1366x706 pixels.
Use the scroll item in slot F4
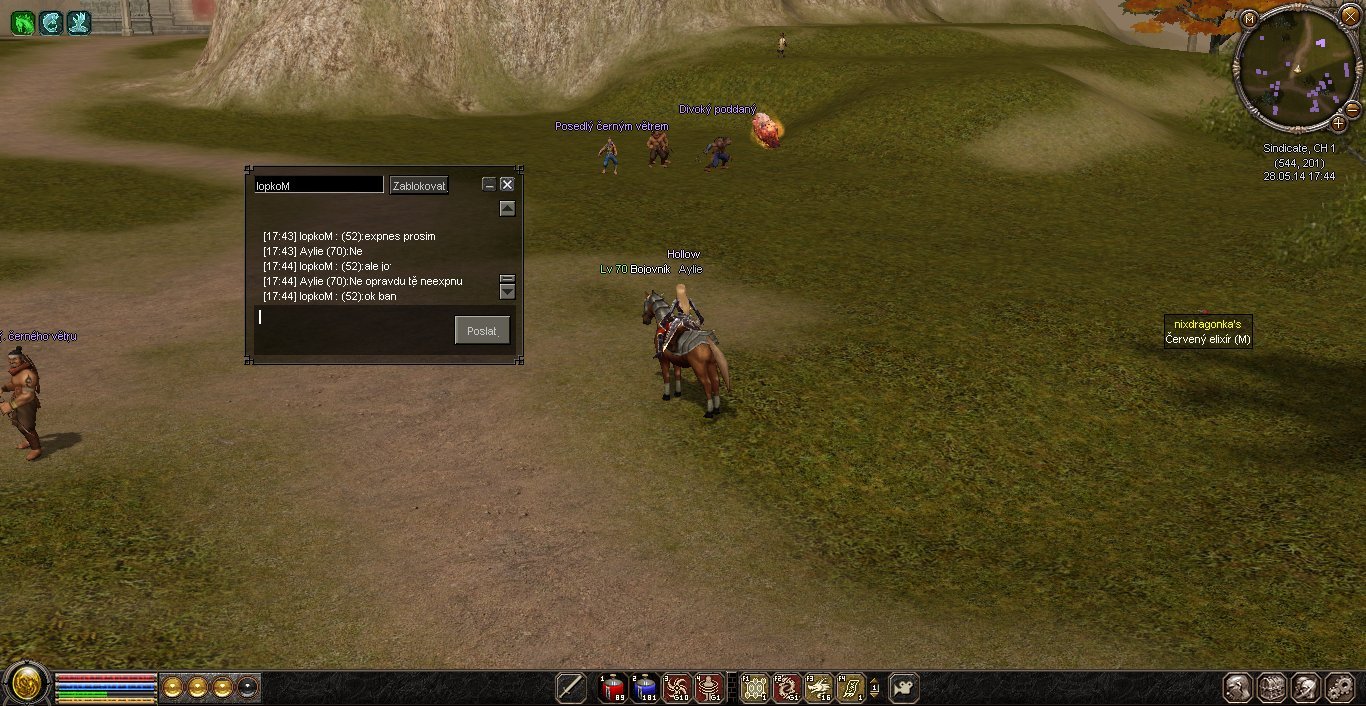[851, 688]
